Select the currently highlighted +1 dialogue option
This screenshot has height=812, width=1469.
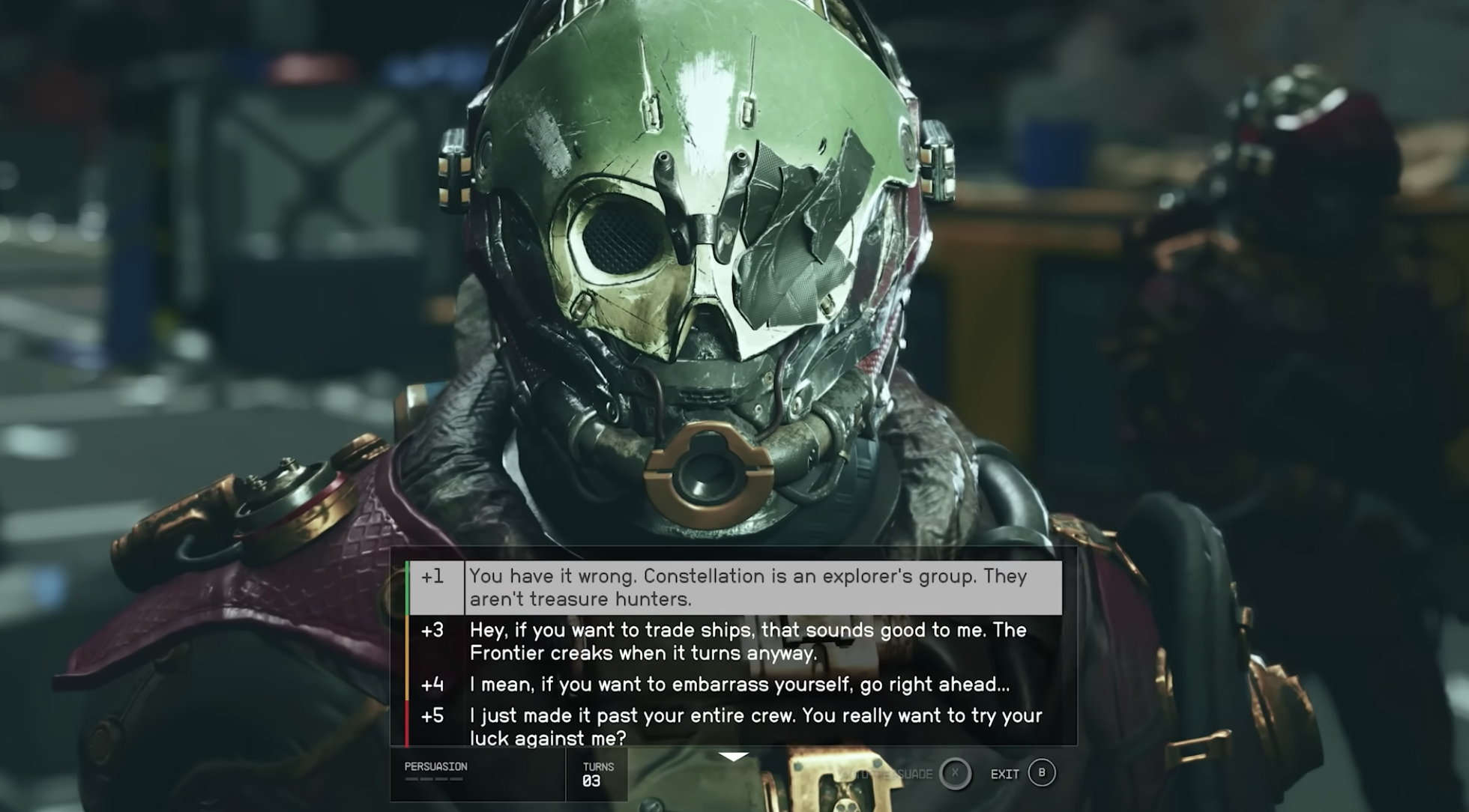pos(749,590)
